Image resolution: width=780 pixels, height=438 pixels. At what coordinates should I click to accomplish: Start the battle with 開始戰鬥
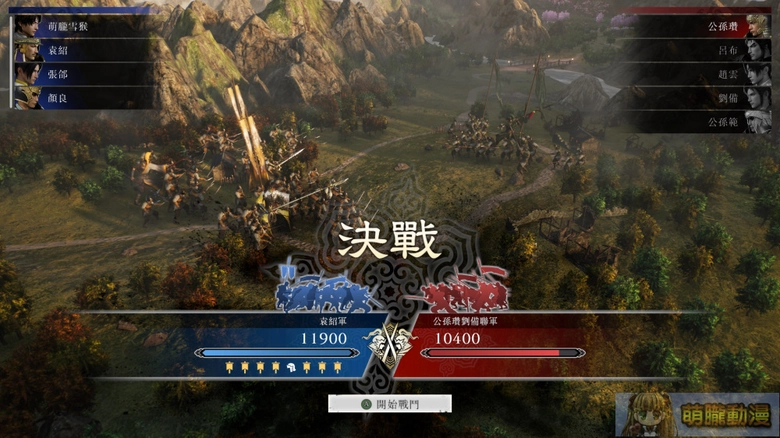[x=390, y=404]
